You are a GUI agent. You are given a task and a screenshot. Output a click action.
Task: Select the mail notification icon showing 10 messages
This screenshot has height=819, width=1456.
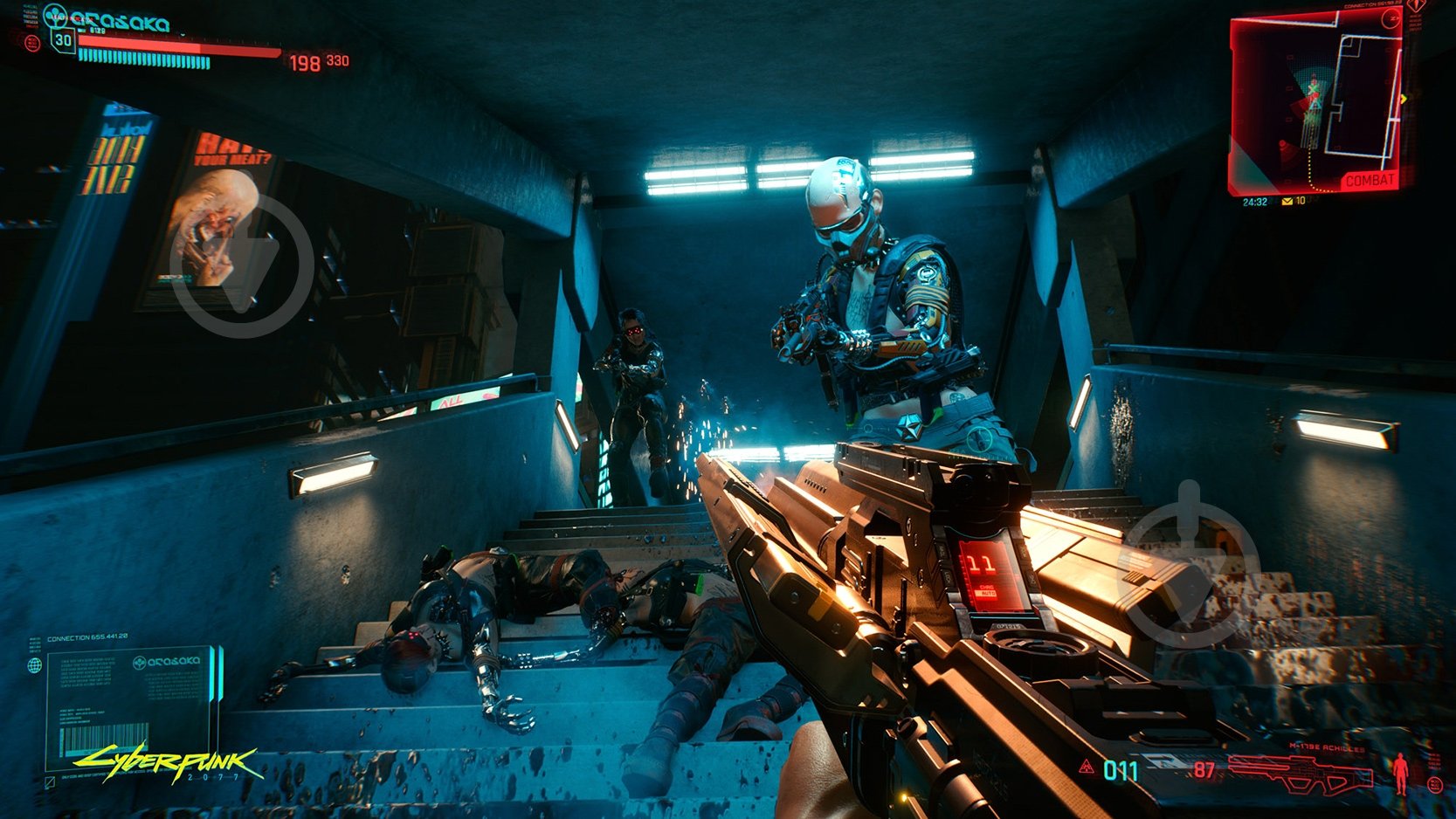pos(1287,202)
